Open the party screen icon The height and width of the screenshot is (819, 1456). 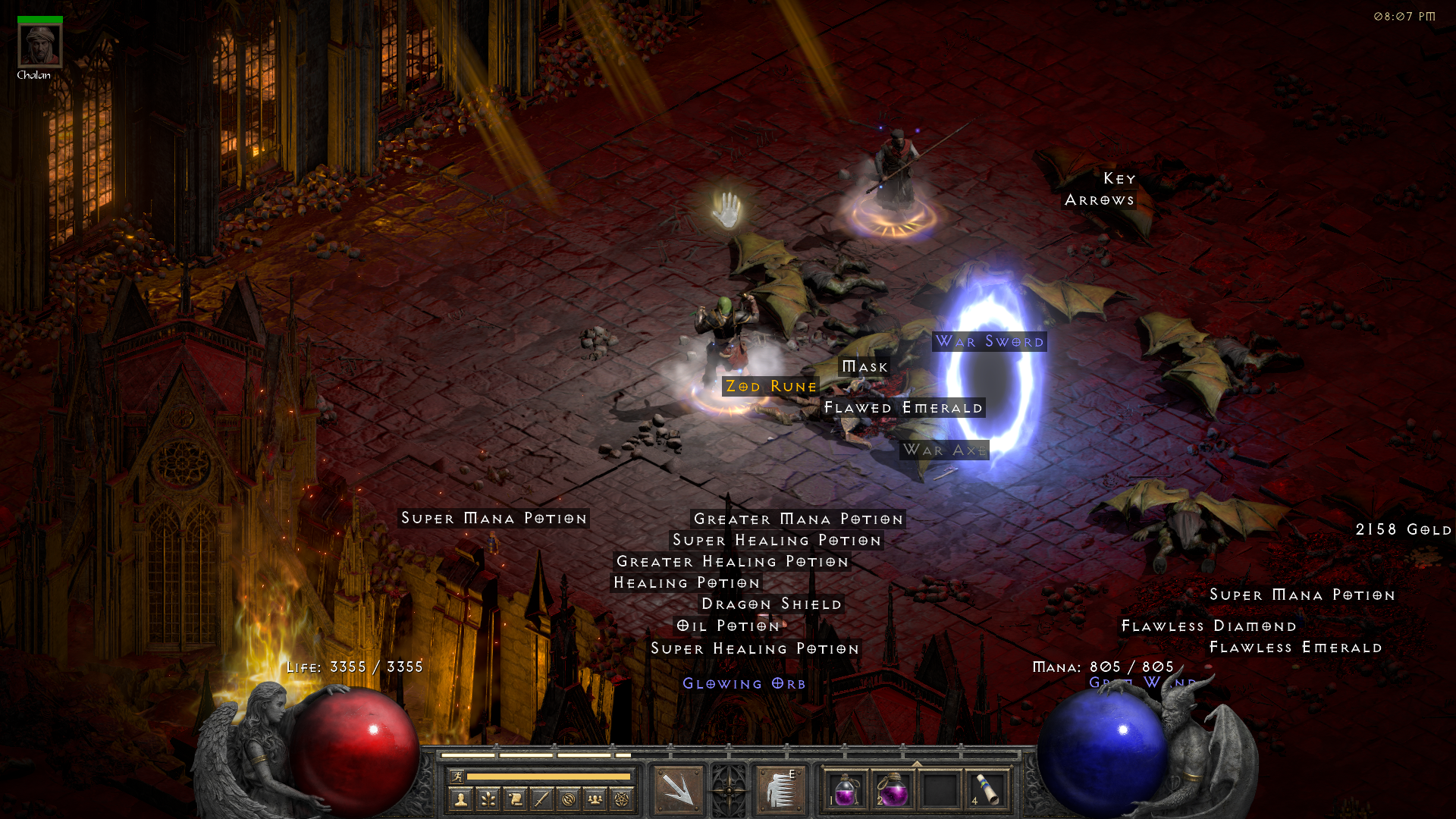point(595,799)
